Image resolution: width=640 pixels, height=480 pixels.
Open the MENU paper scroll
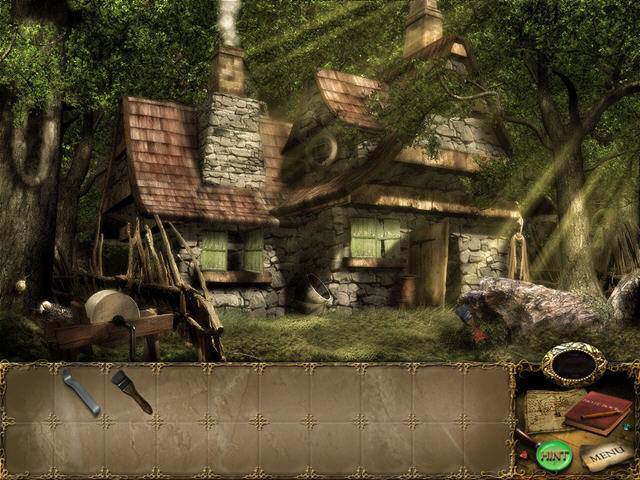(606, 455)
